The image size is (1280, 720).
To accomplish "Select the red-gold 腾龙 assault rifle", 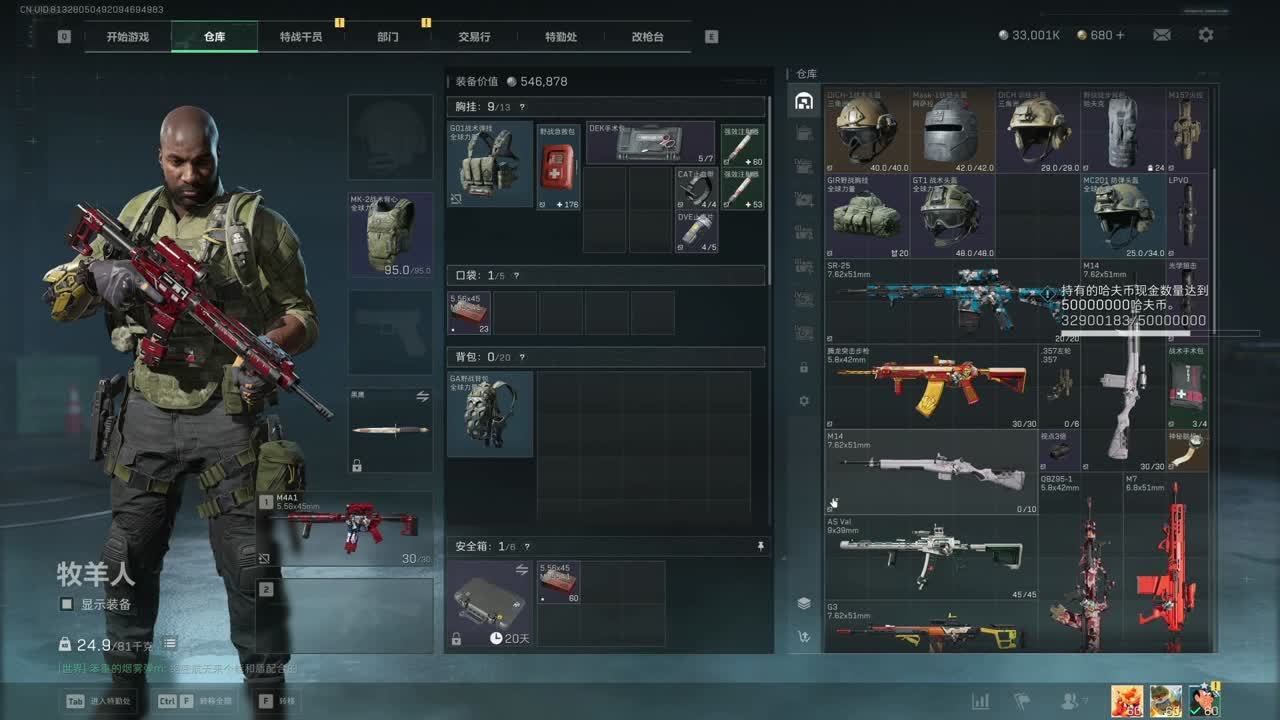I will (x=930, y=385).
